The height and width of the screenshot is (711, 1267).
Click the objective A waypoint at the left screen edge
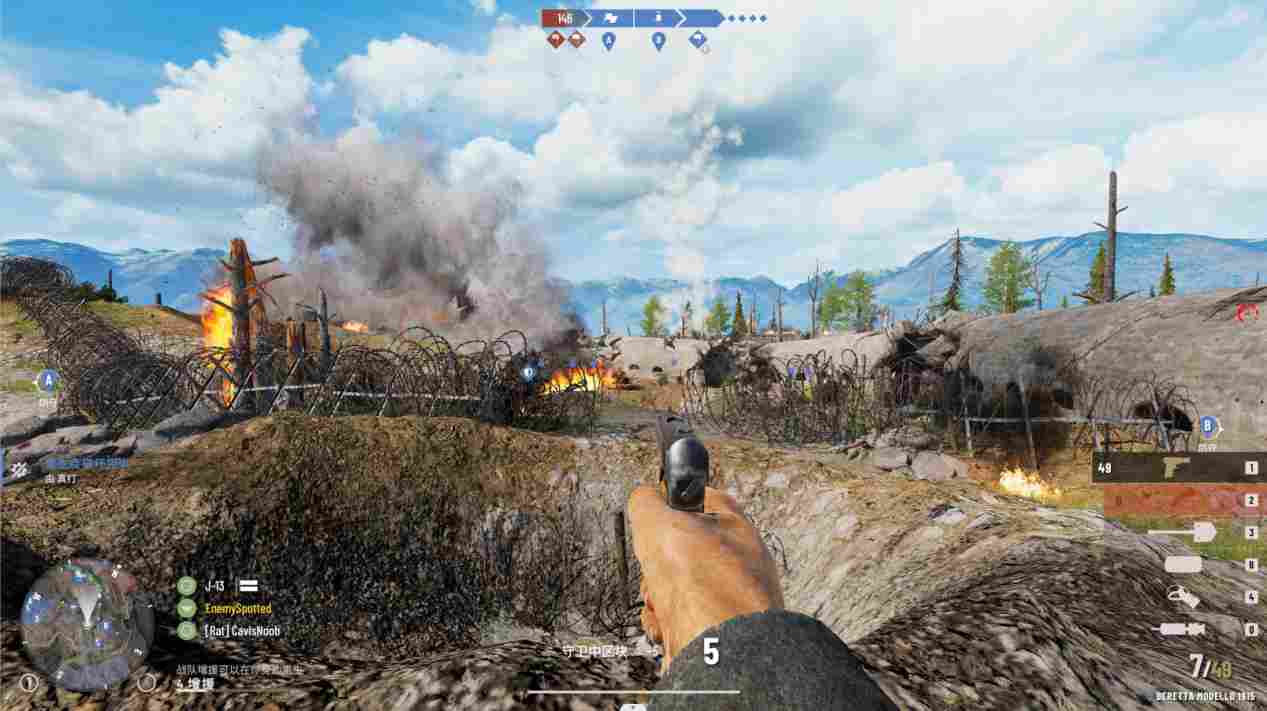[x=46, y=381]
